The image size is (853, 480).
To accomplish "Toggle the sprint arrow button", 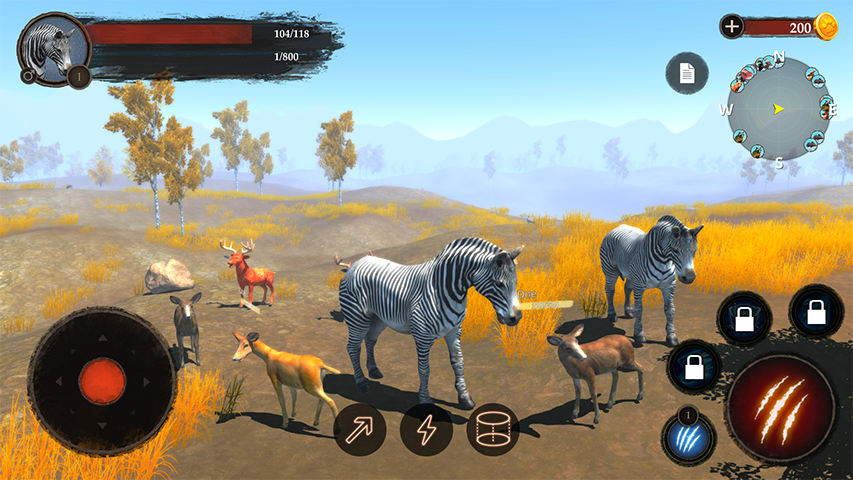I will point(360,429).
